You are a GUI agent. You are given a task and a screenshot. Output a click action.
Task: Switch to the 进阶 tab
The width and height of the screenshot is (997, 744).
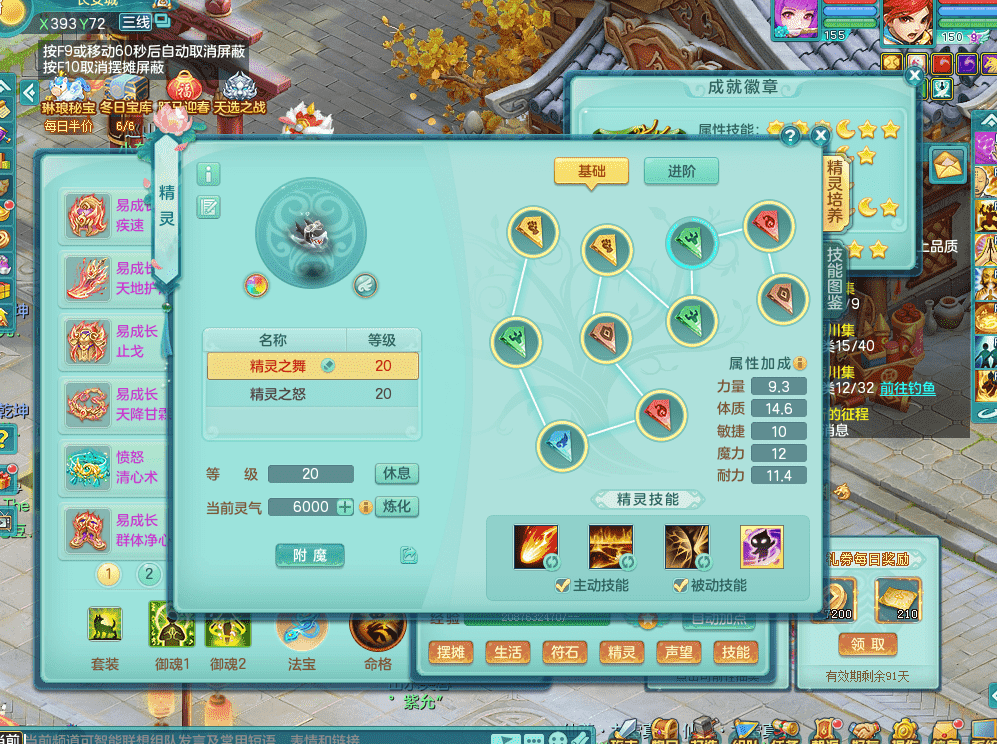[681, 171]
